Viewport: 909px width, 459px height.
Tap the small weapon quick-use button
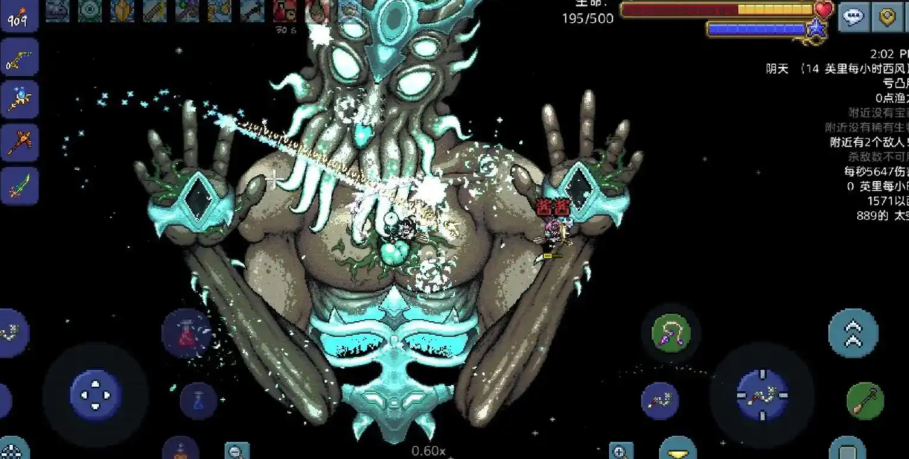659,400
